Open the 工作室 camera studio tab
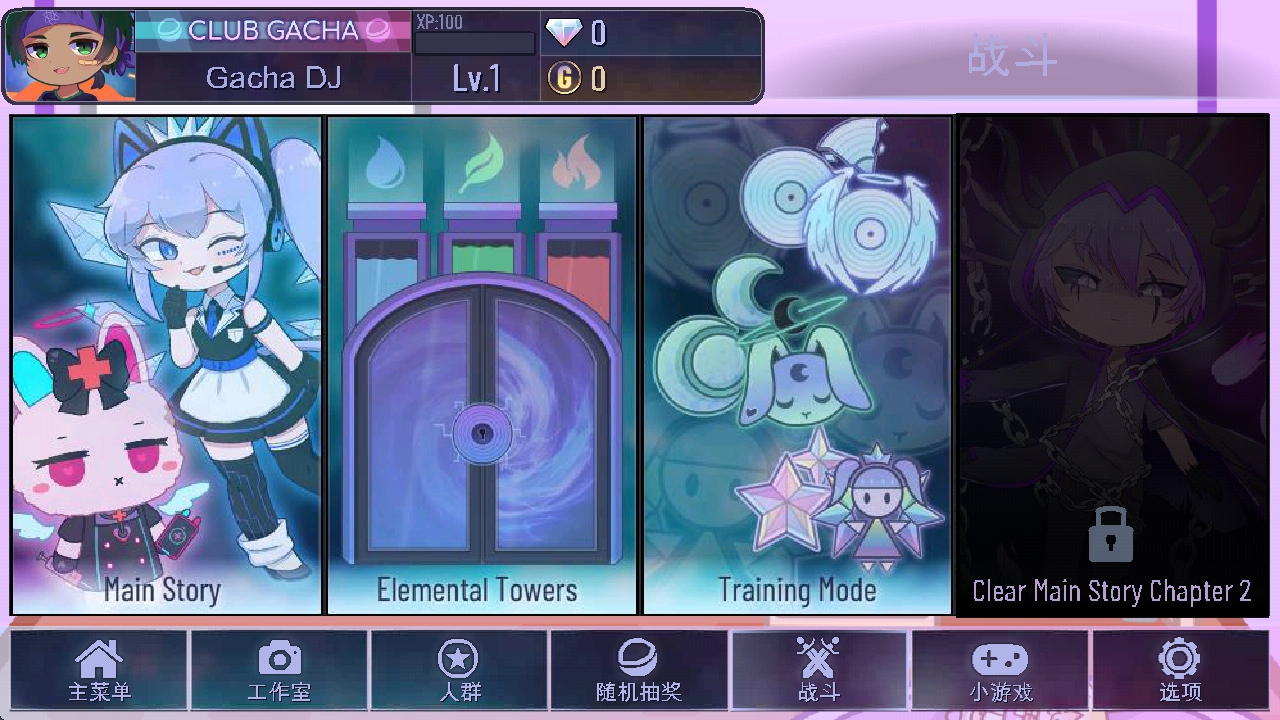 click(279, 670)
